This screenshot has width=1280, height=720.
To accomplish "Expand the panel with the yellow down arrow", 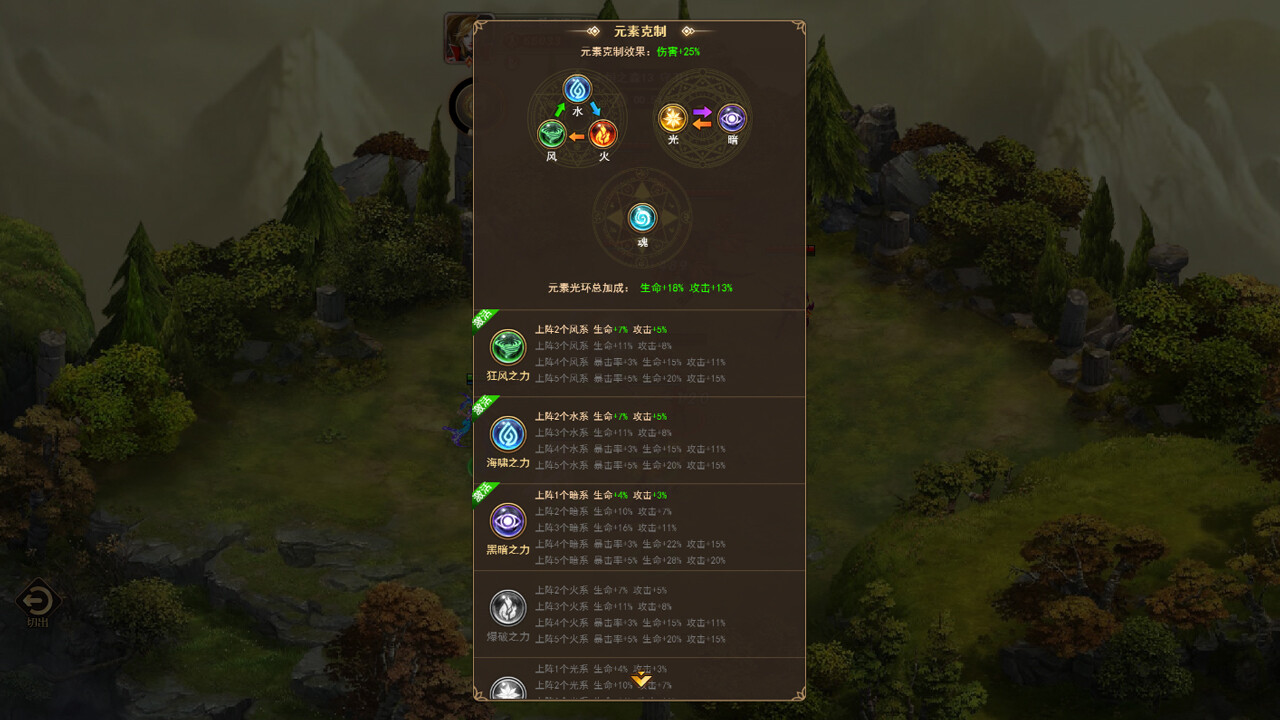I will coord(641,679).
